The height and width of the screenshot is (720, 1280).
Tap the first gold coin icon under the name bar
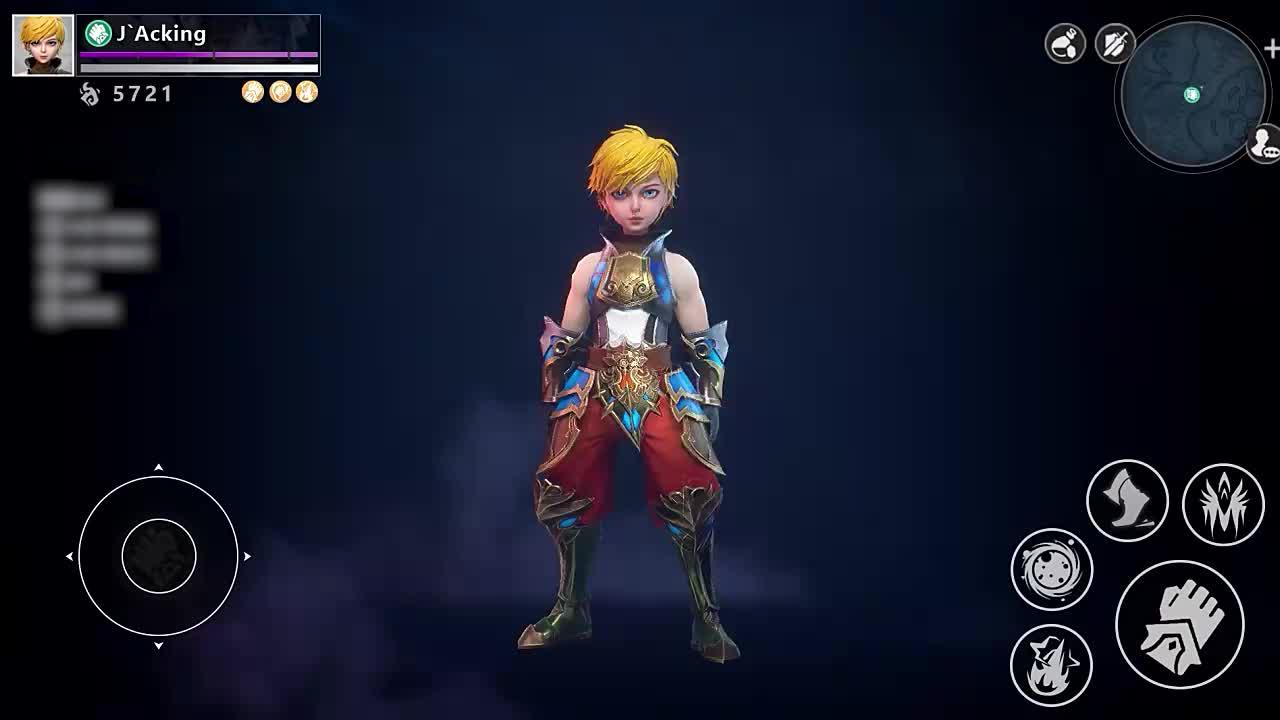[250, 91]
